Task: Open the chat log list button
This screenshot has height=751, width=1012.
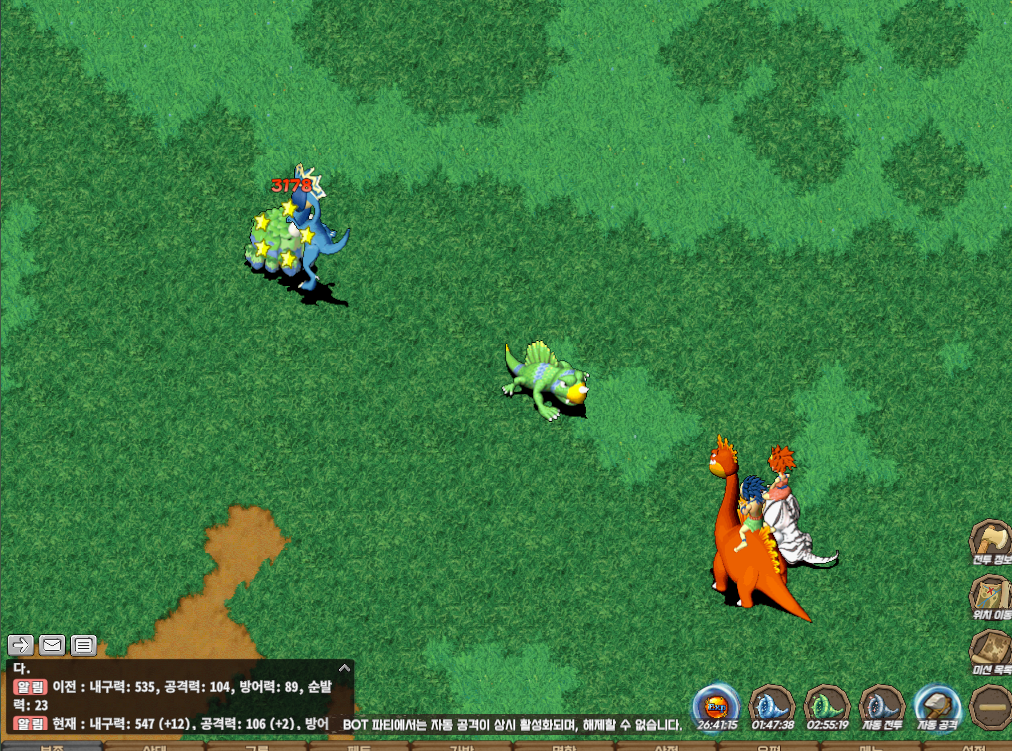Action: (x=83, y=645)
